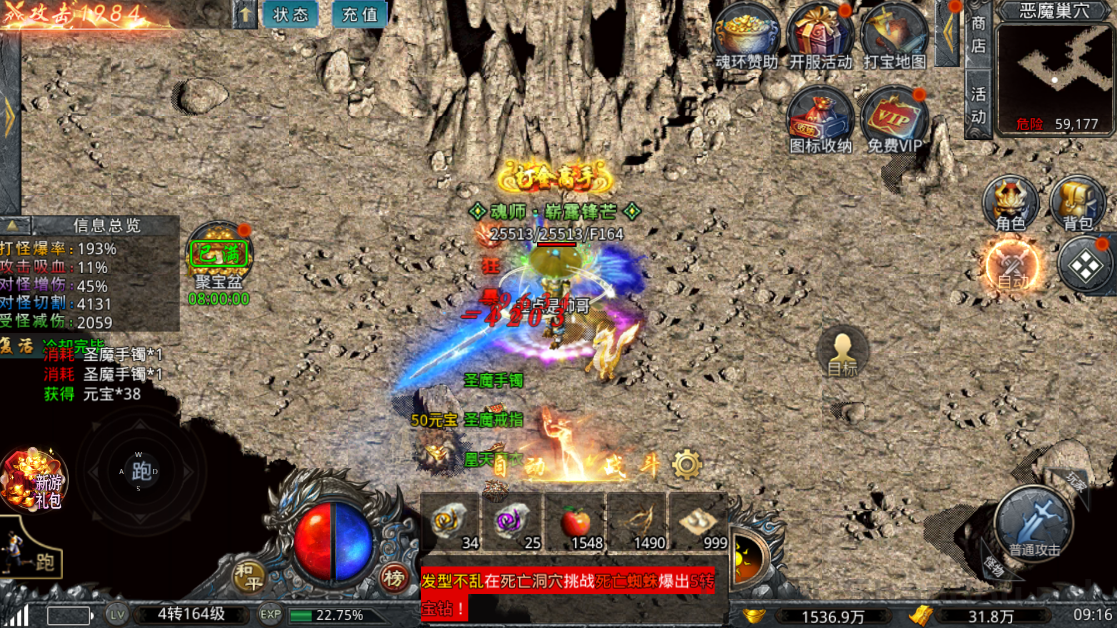Viewport: 1117px width, 628px height.
Task: Open the 新游礼包 gift pack
Action: [x=35, y=479]
